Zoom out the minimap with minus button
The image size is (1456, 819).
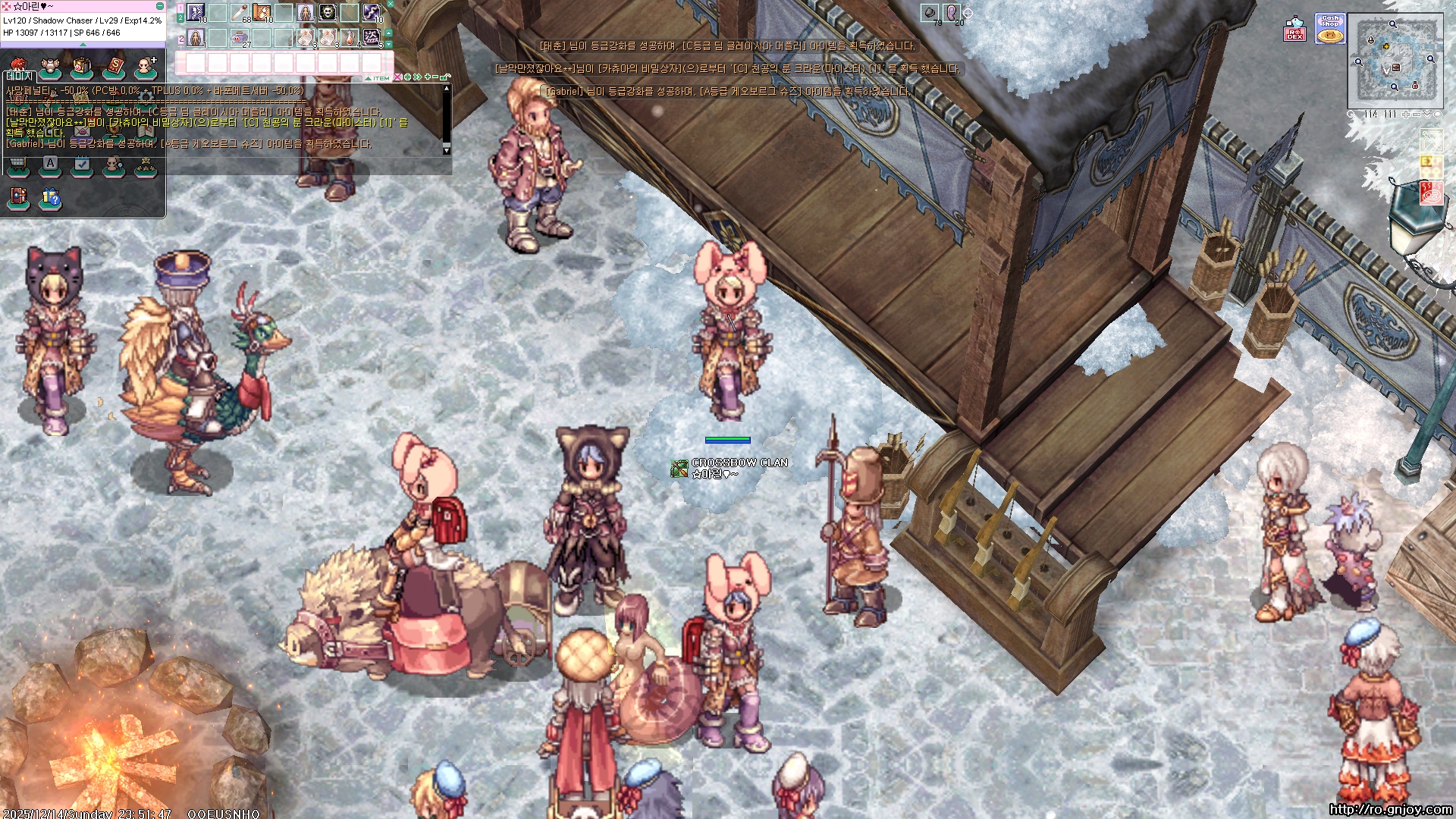(1417, 115)
